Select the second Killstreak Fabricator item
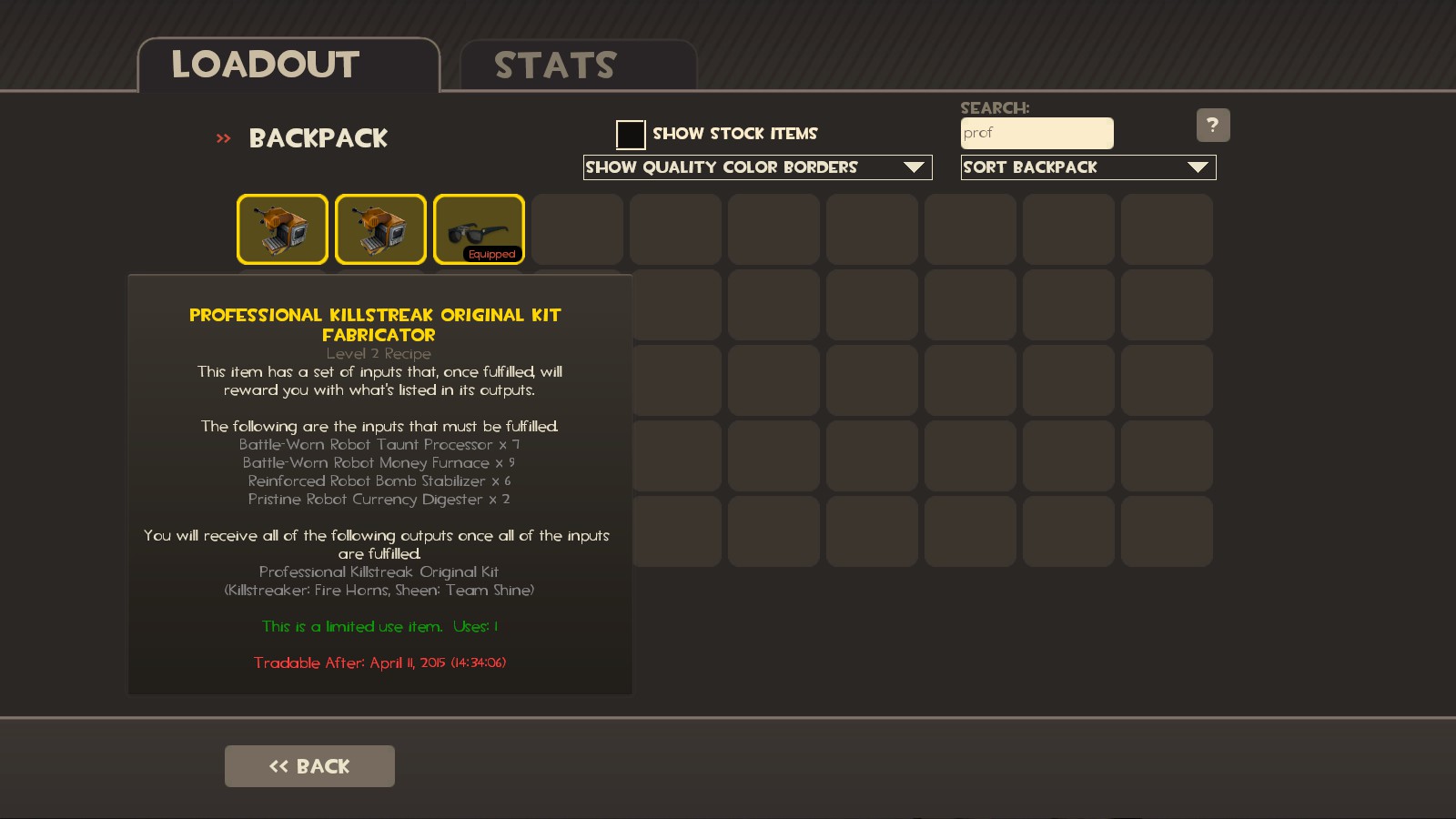This screenshot has height=819, width=1456. coord(380,228)
